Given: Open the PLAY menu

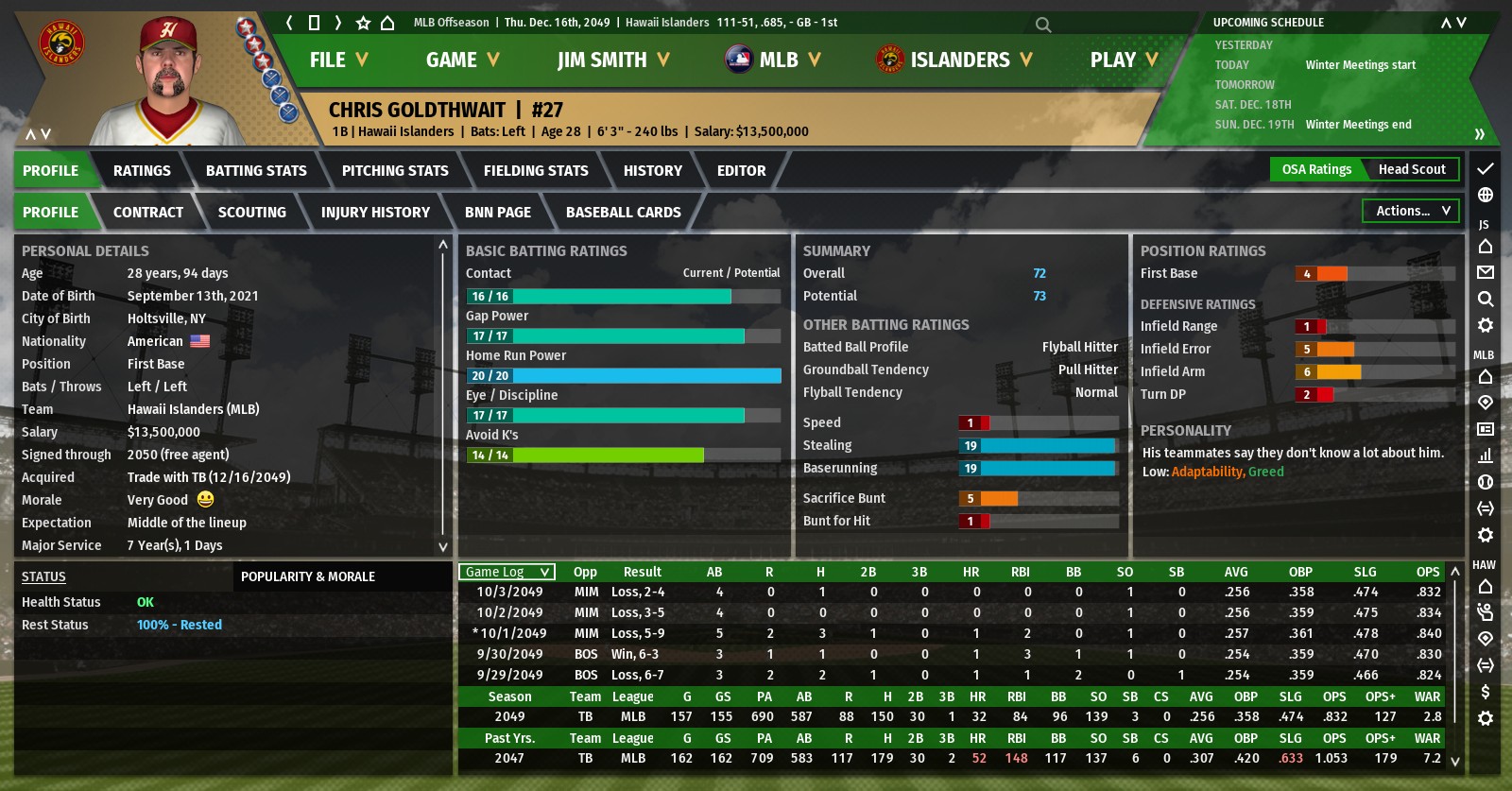Looking at the screenshot, I should [x=1123, y=60].
